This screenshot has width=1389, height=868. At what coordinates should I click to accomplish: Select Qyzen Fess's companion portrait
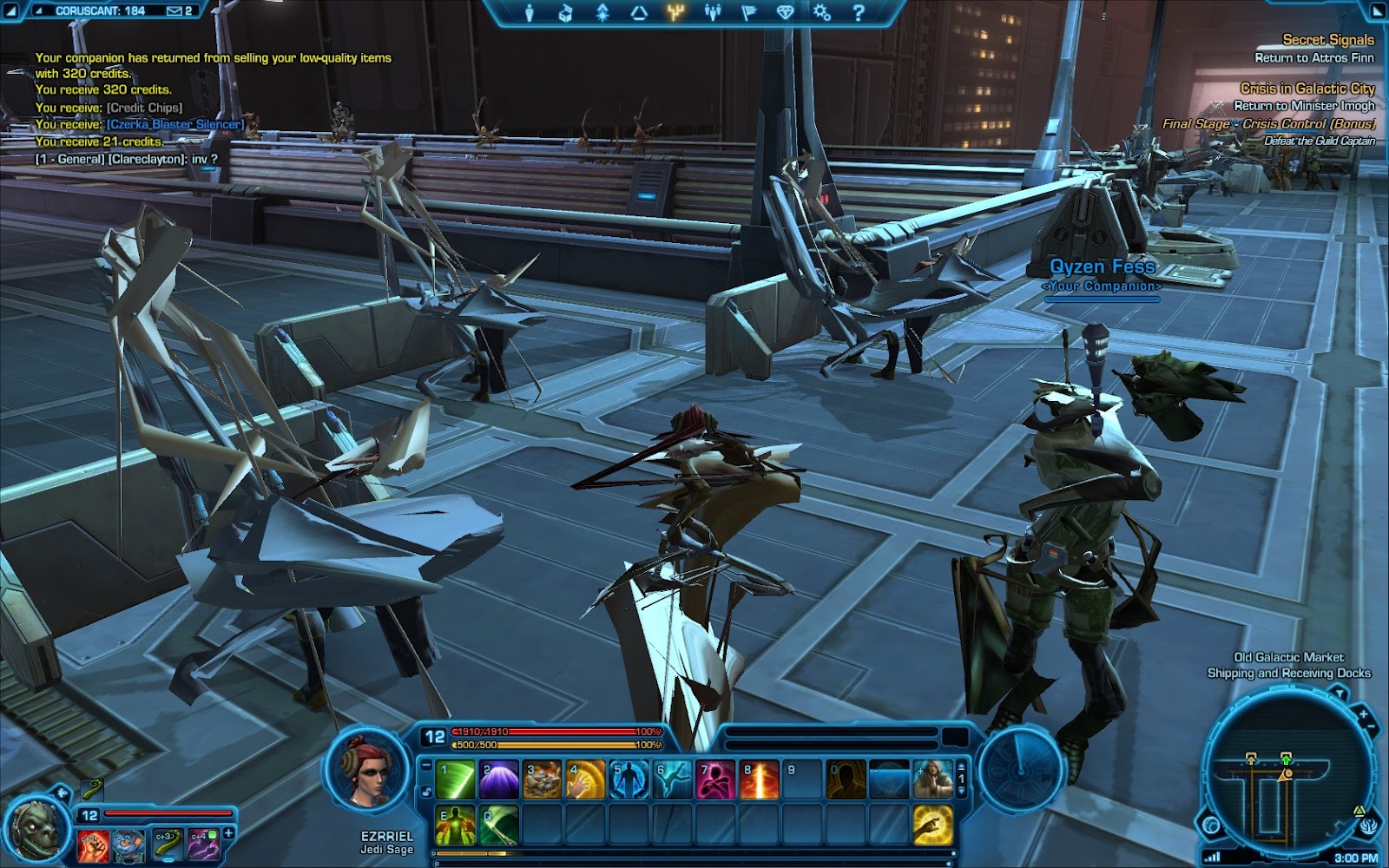[38, 825]
